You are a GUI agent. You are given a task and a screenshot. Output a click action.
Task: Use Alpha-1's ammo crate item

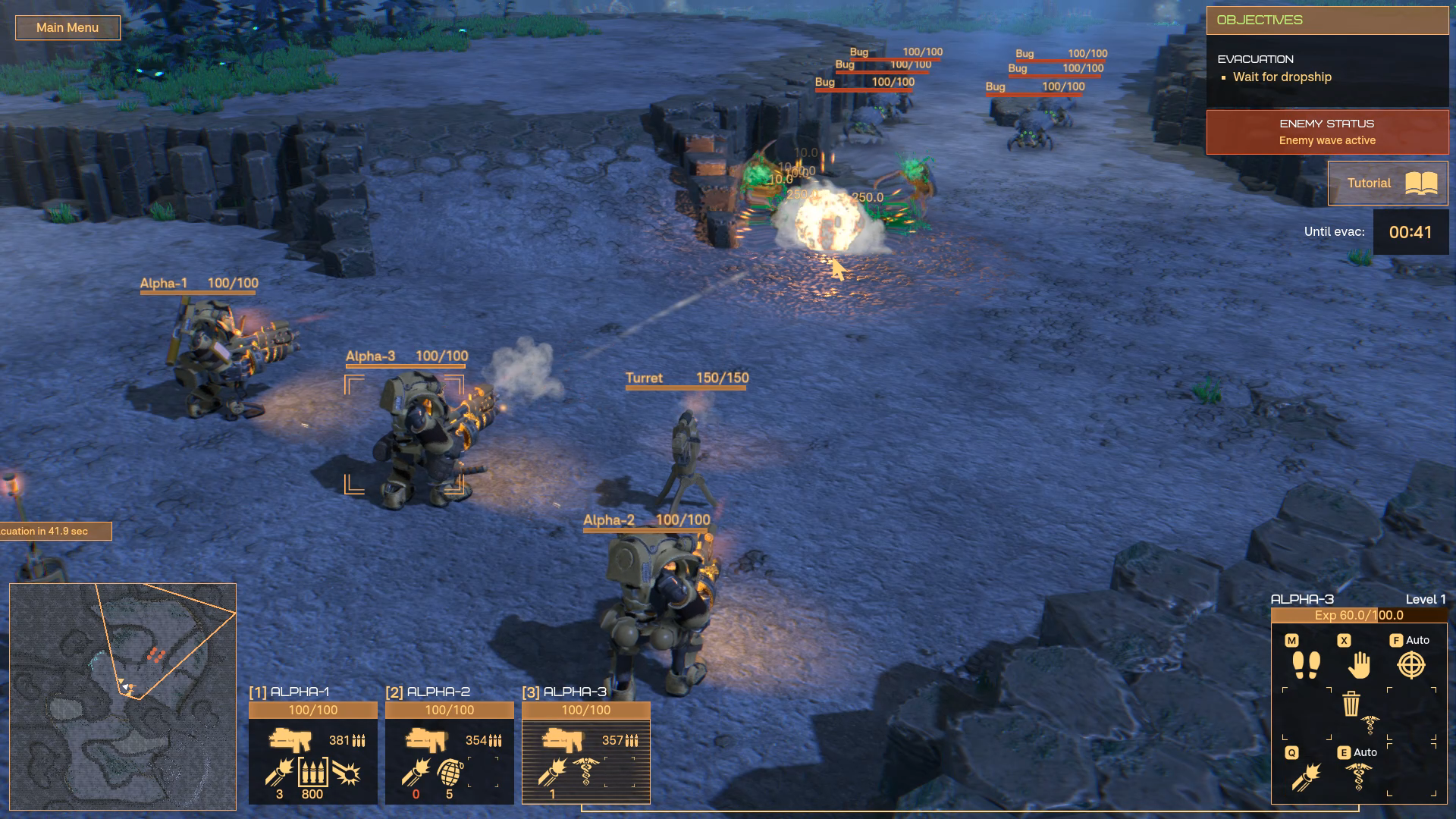tap(312, 773)
